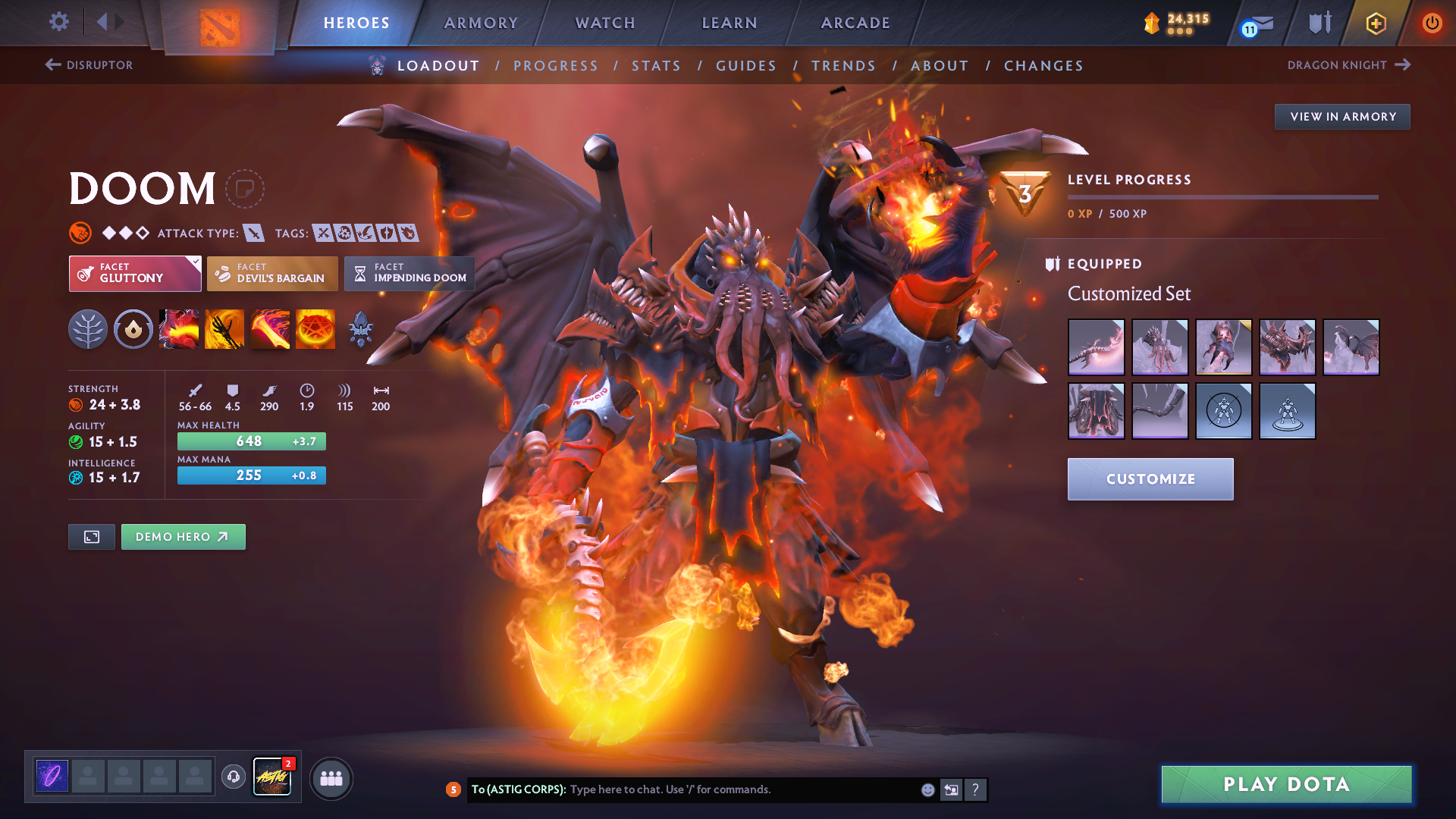Switch to the Devil's Bargain facet
1456x819 pixels.
tap(271, 273)
